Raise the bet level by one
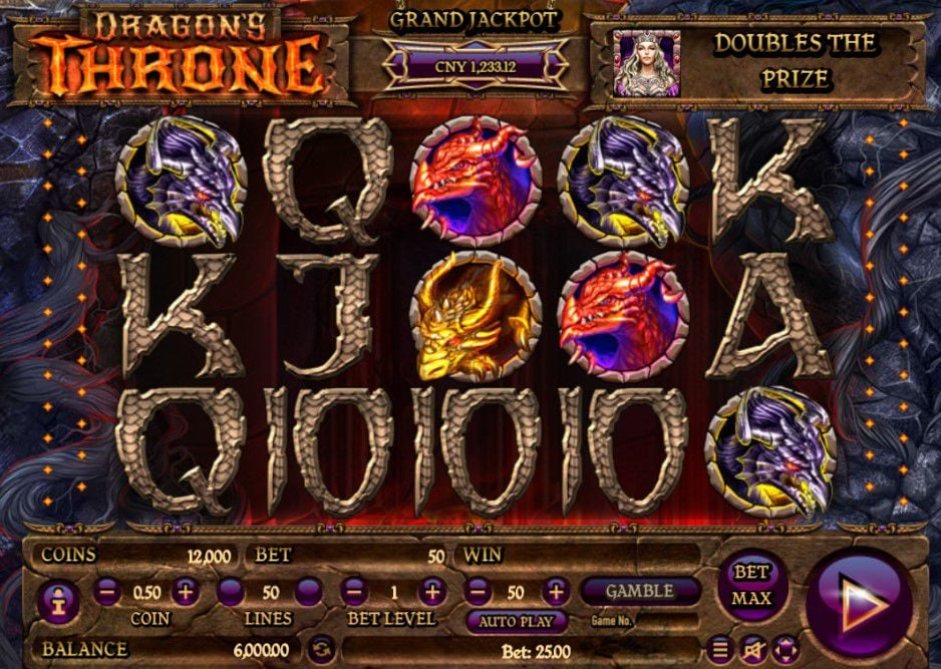This screenshot has width=941, height=669. click(432, 592)
